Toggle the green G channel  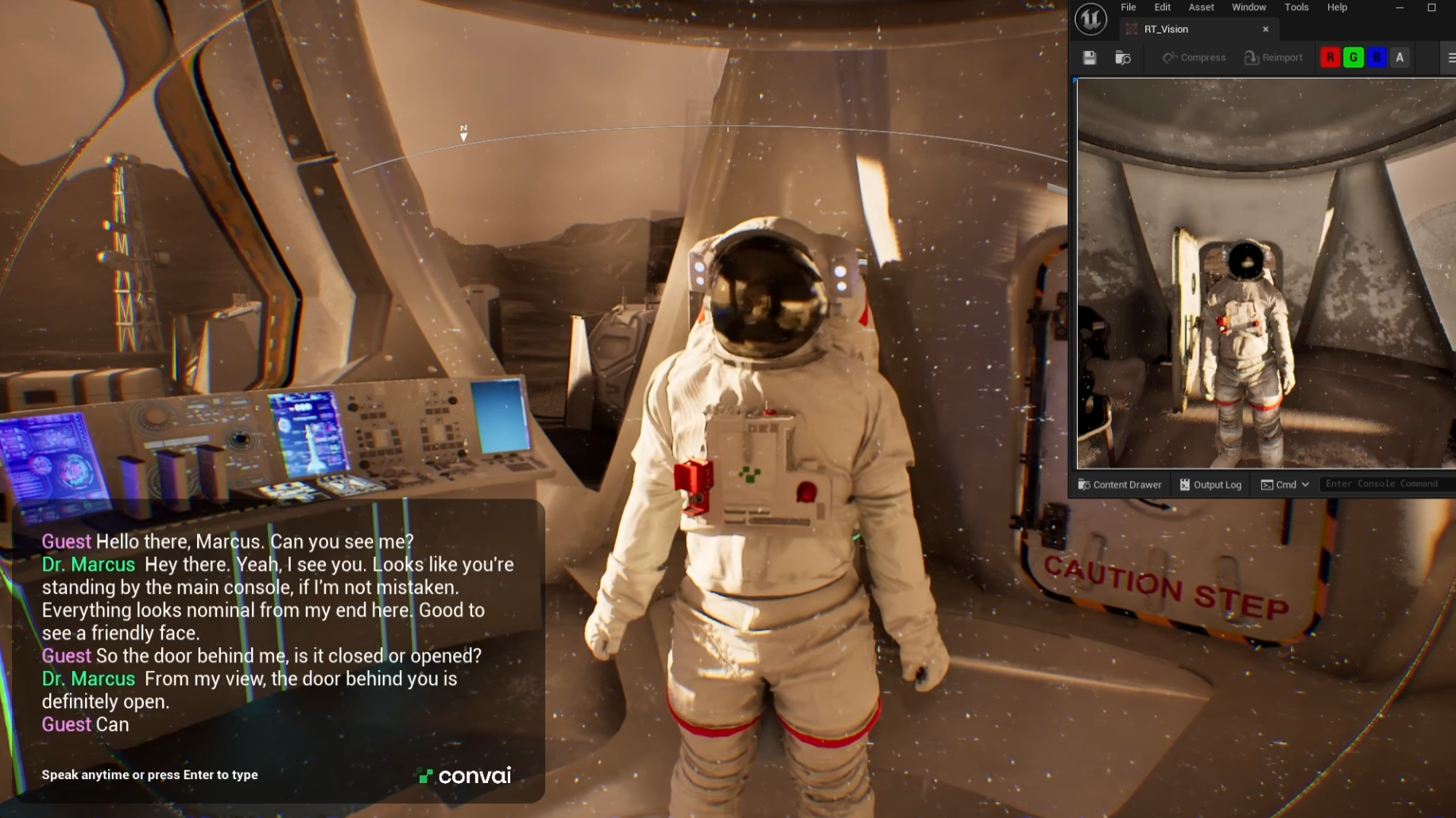point(1353,58)
